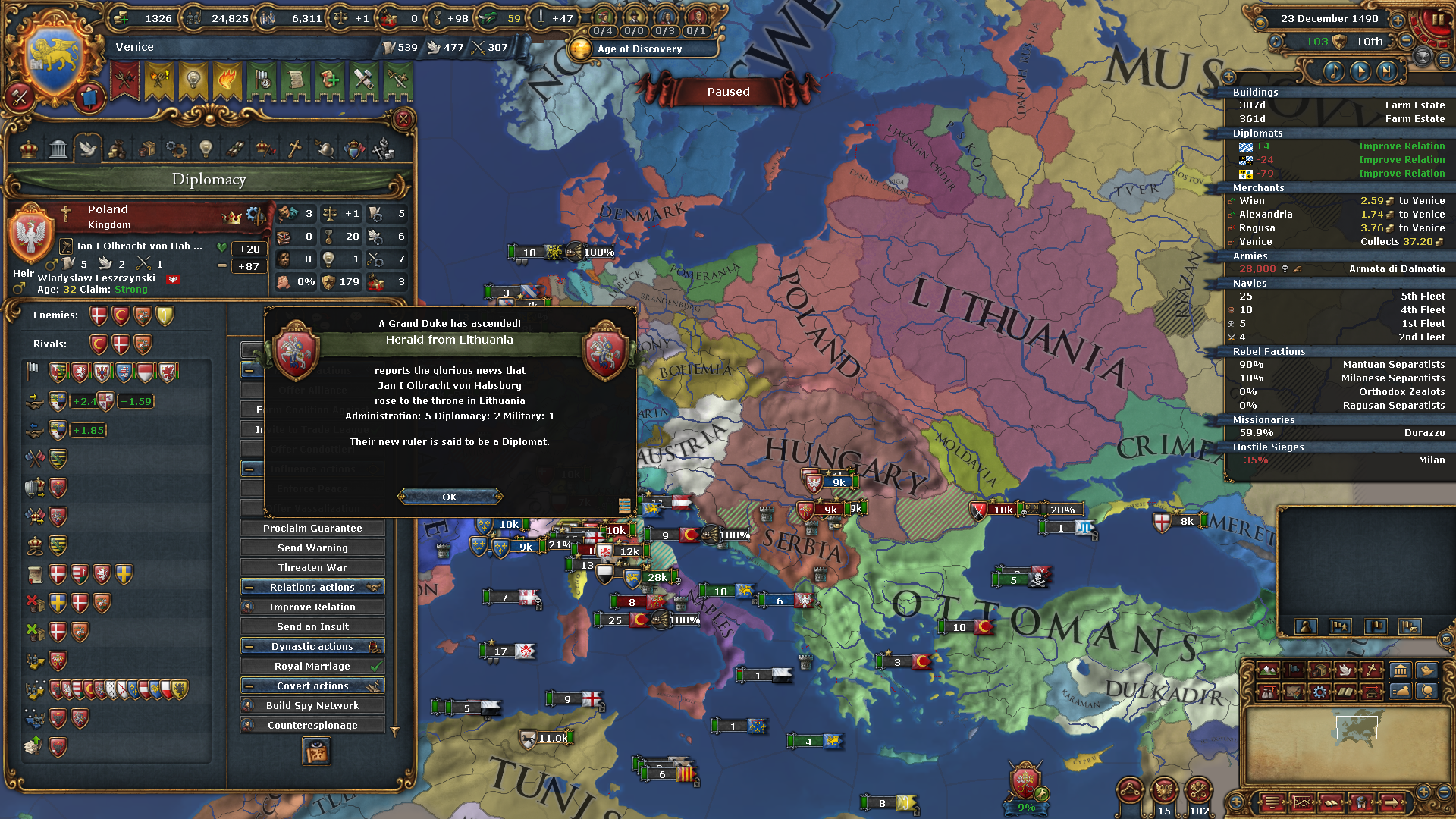Collapse the Relations actions section
This screenshot has height=819, width=1456.
[251, 586]
